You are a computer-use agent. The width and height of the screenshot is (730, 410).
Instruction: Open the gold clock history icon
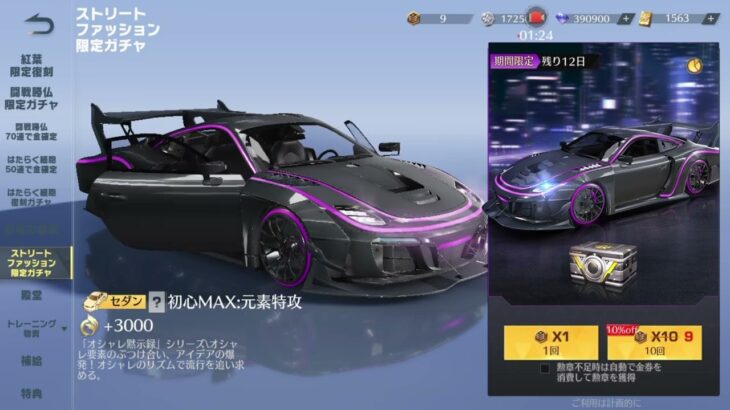point(694,61)
